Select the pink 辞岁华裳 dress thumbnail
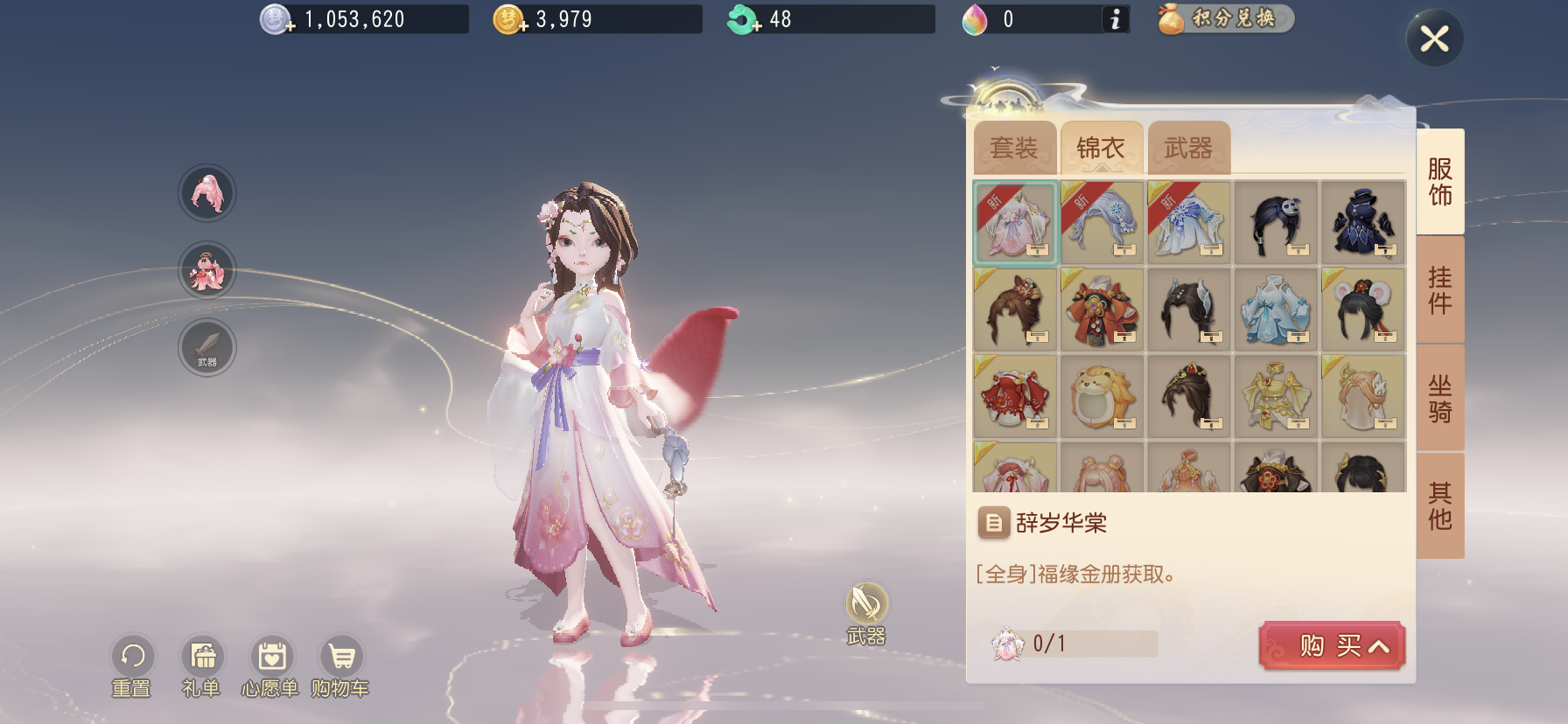1568x724 pixels. tap(1015, 224)
